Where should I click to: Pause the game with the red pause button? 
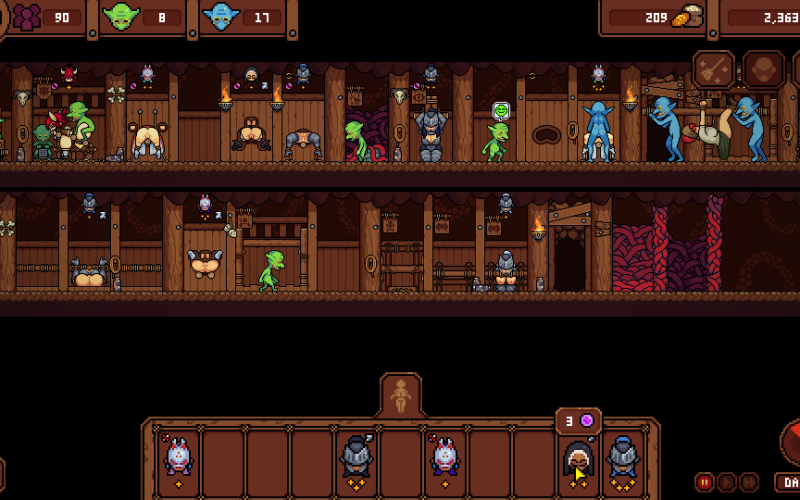(705, 481)
